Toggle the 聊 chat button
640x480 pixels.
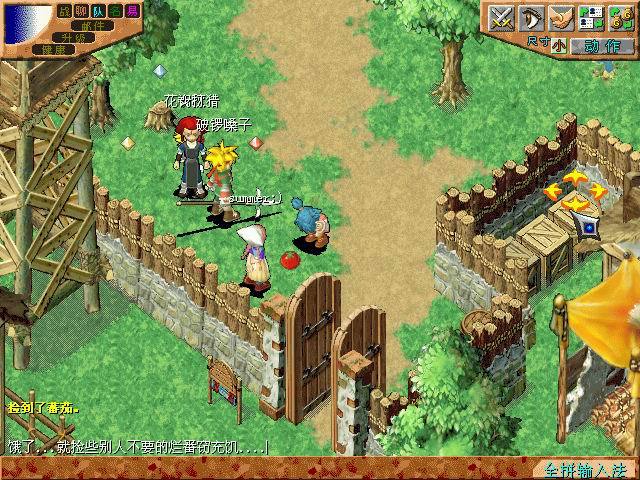click(x=82, y=10)
